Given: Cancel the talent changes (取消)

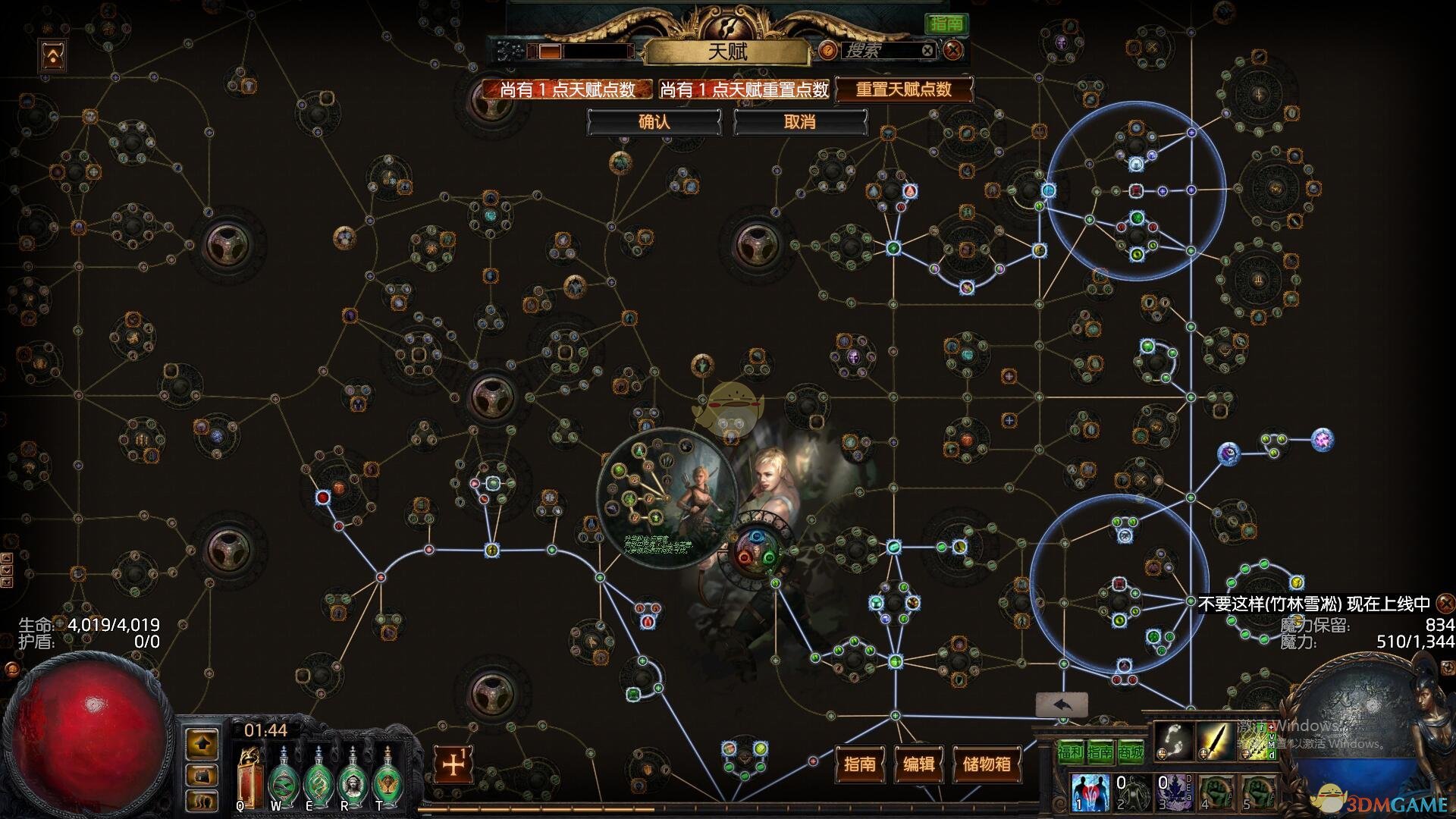Looking at the screenshot, I should click(799, 122).
